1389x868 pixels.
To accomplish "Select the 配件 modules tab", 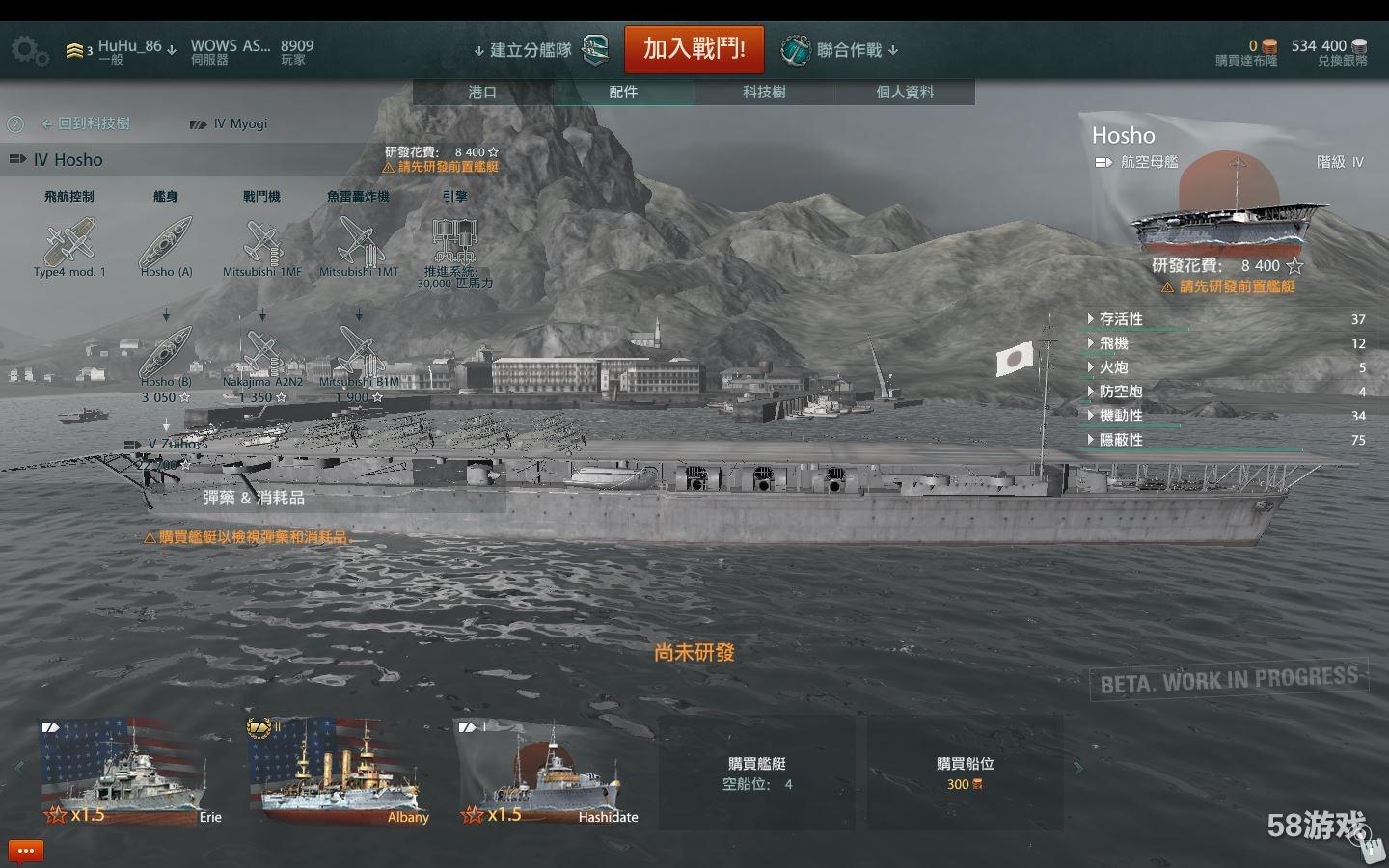I will [623, 92].
